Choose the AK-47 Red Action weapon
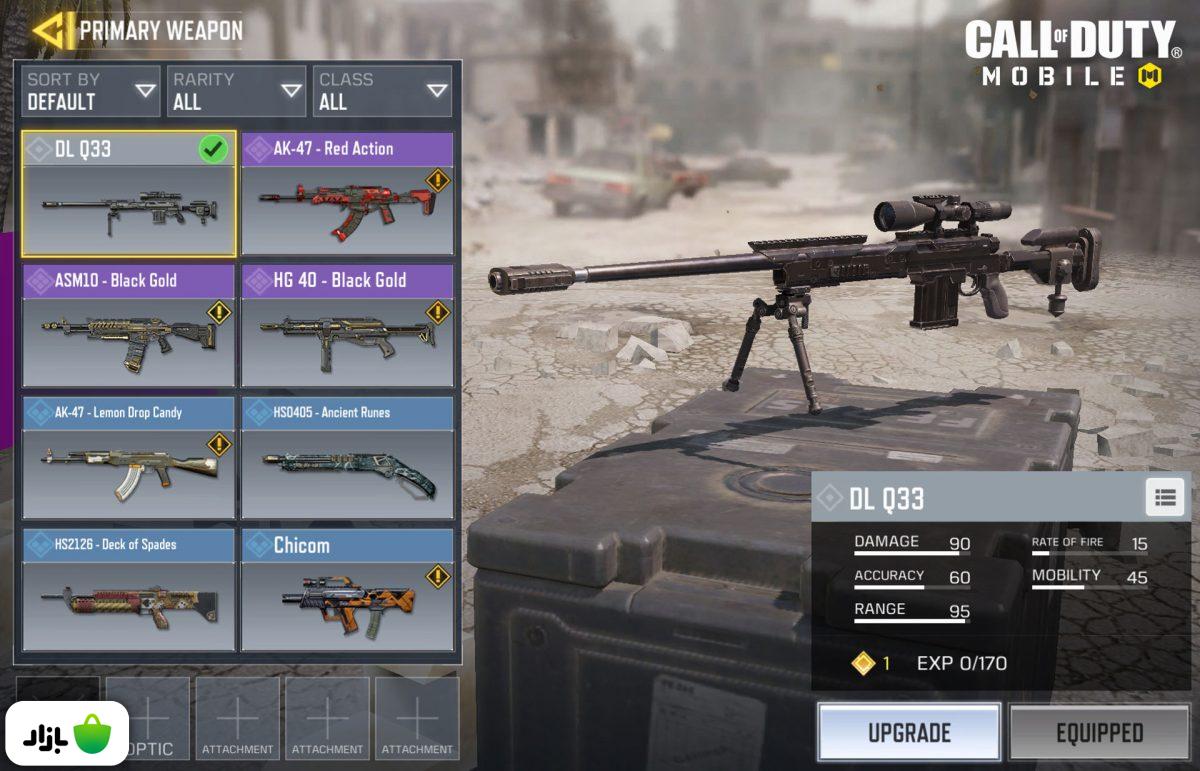The height and width of the screenshot is (771, 1200). [347, 194]
